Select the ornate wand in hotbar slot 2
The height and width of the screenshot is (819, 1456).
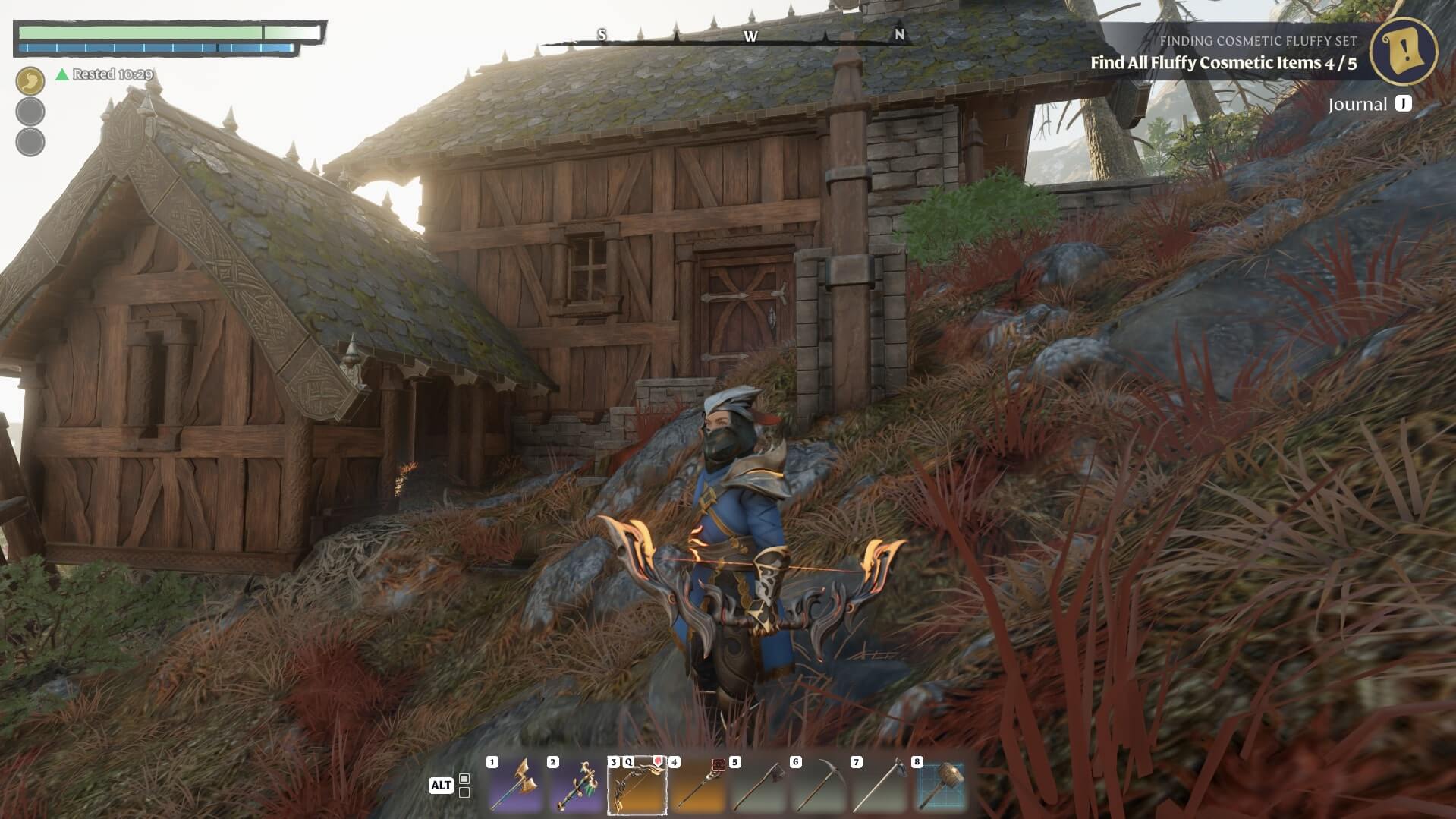(x=577, y=785)
